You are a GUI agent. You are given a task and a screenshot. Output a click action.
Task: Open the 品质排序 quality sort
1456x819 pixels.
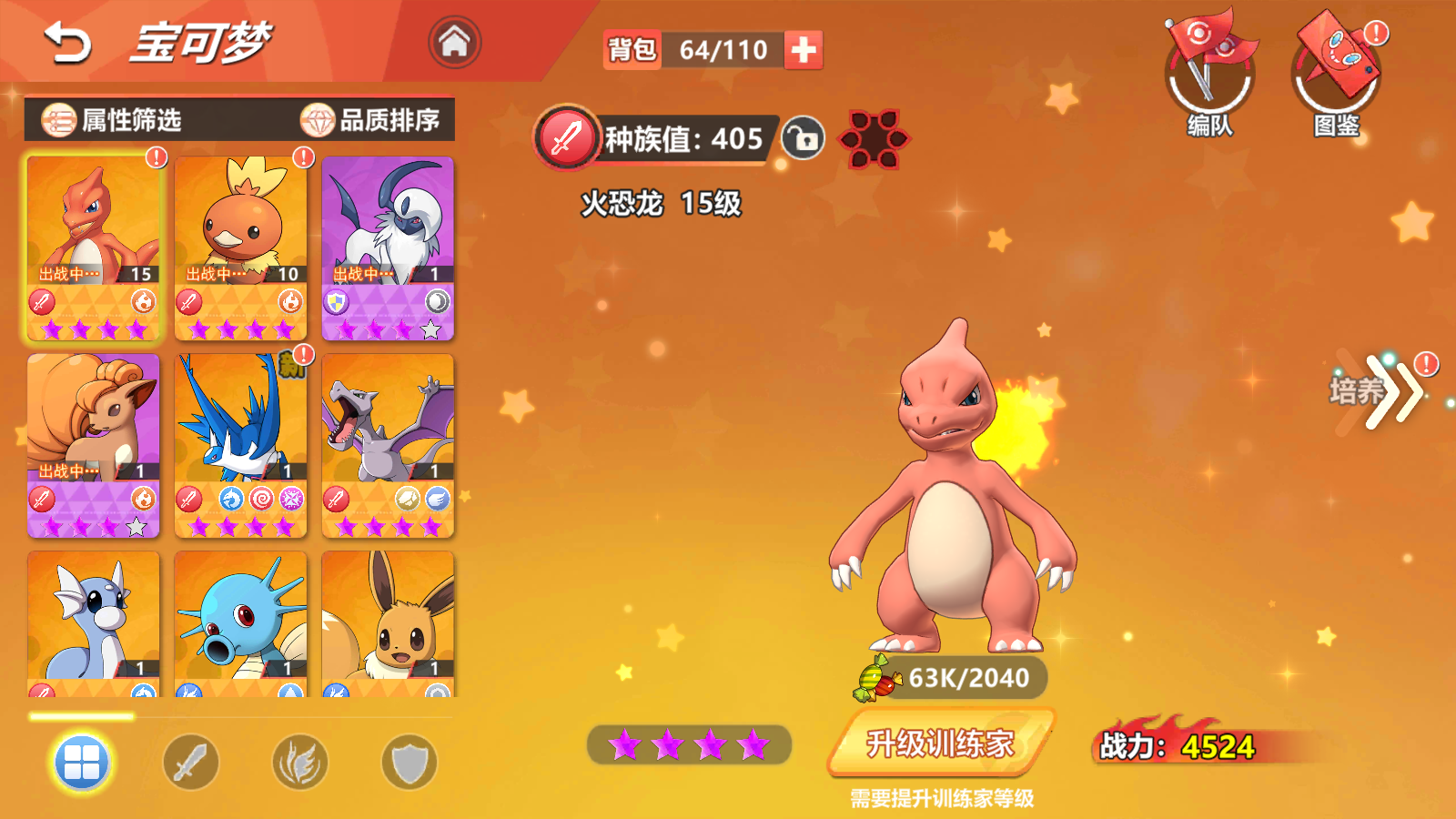point(371,120)
